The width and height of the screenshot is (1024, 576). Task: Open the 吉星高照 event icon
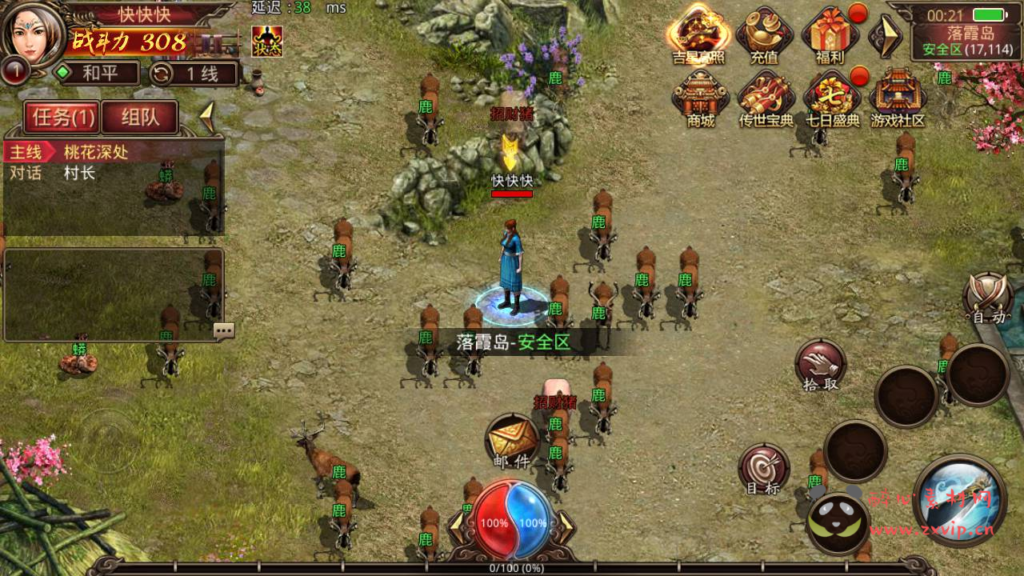click(x=700, y=35)
